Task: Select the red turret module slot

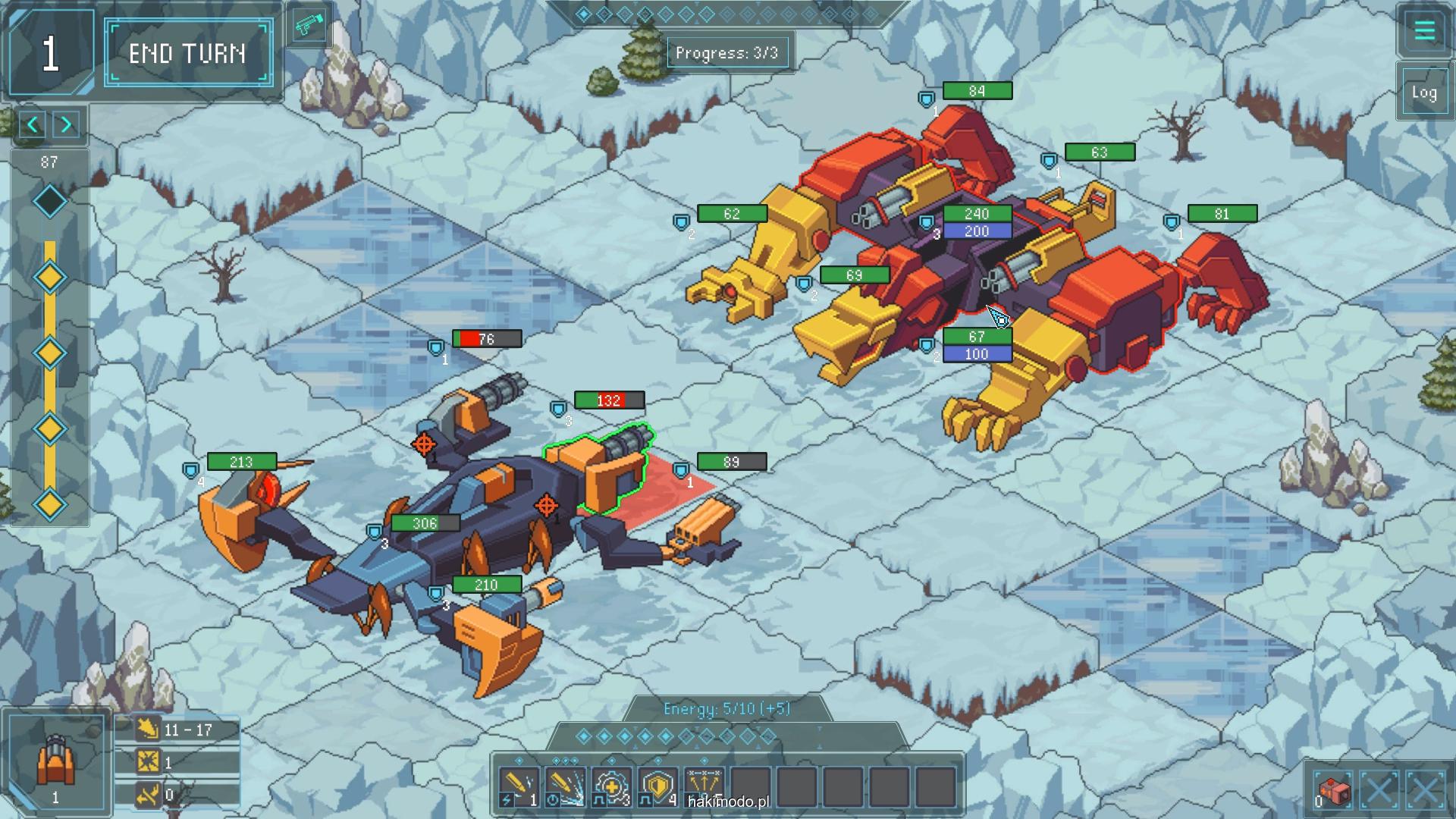Action: pos(1332,791)
